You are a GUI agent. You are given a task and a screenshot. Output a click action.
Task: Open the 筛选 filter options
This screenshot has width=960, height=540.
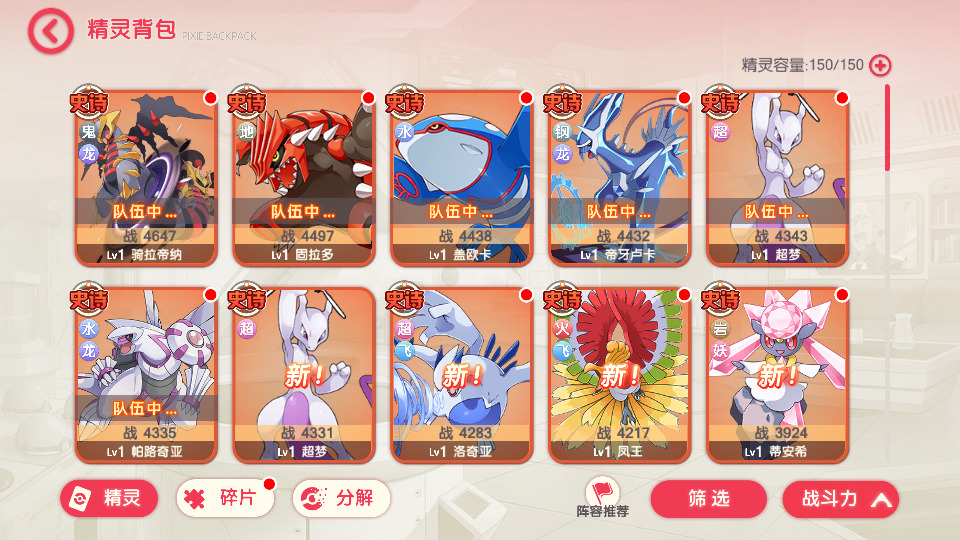708,498
